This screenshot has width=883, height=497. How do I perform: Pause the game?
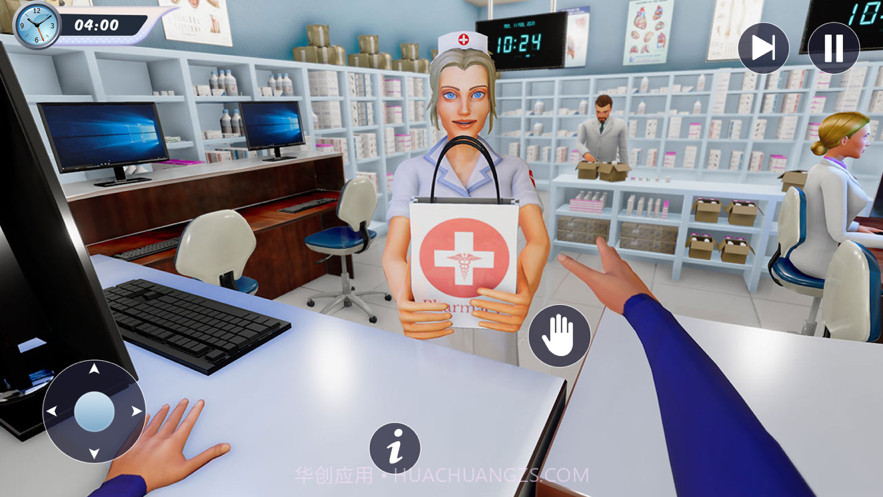point(833,48)
